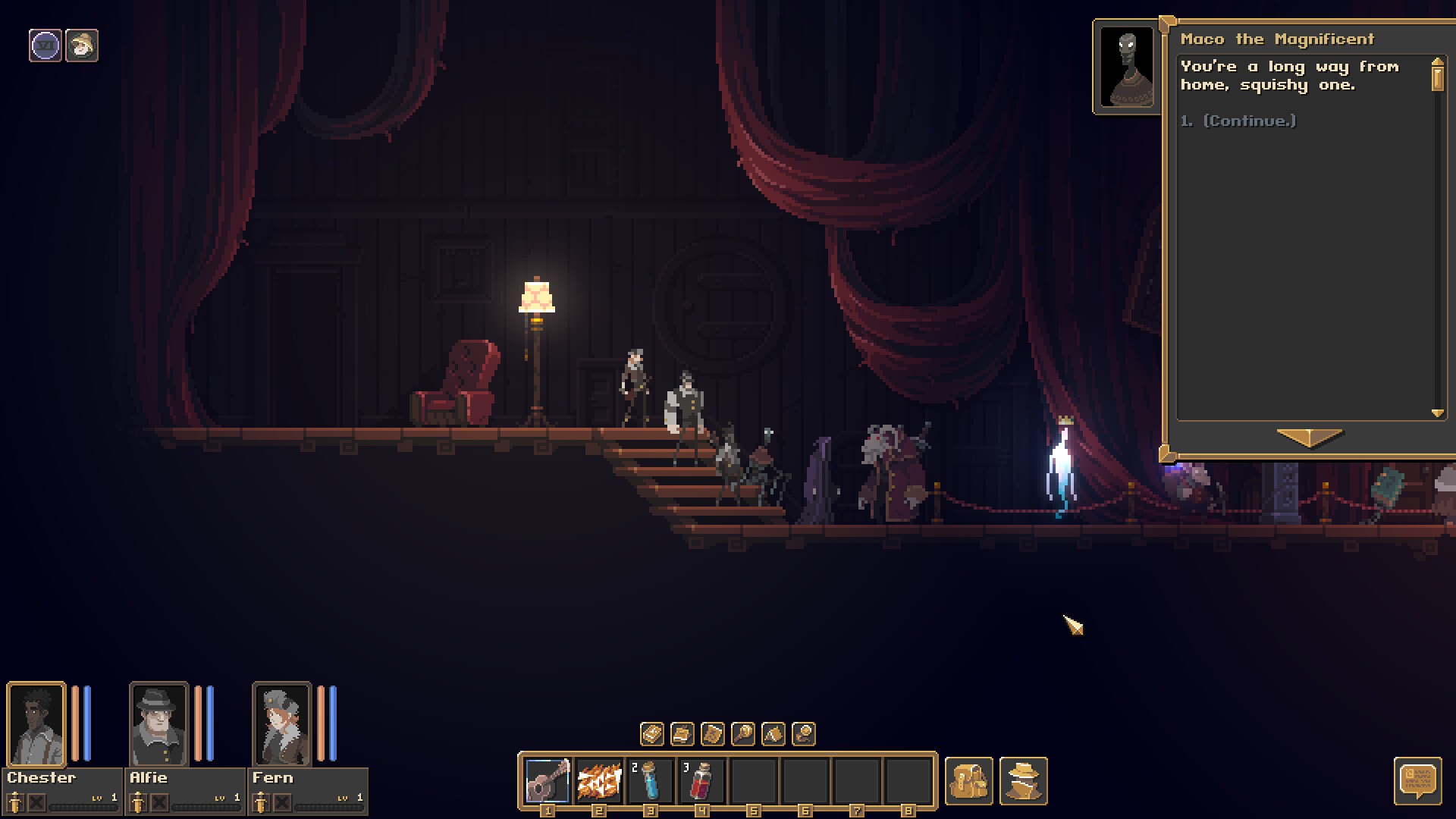This screenshot has height=819, width=1456.
Task: Open the tent camping icon
Action: pos(772,734)
